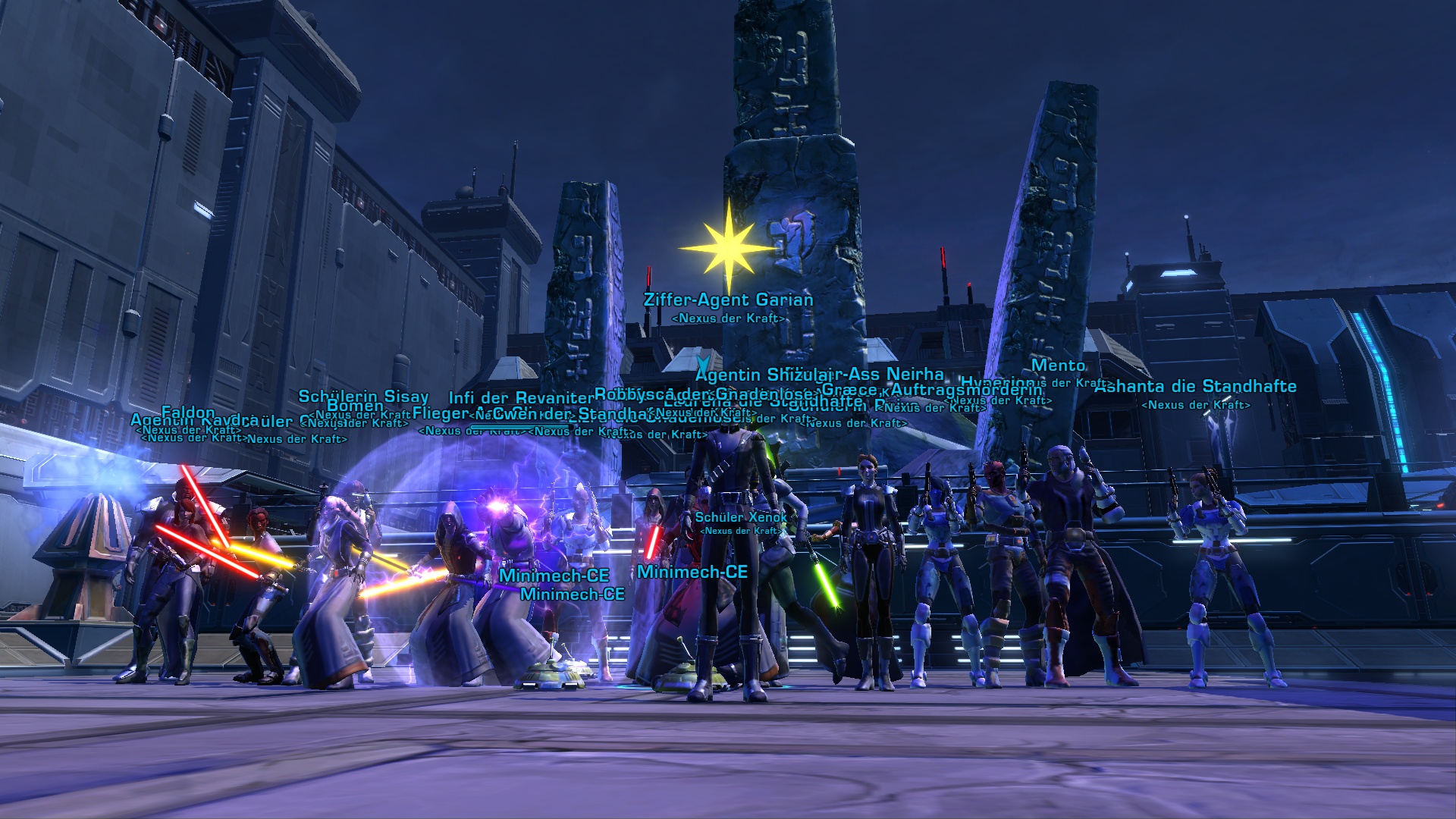Viewport: 1456px width, 819px height.
Task: Target the player nameplate Mento
Action: tap(1058, 366)
